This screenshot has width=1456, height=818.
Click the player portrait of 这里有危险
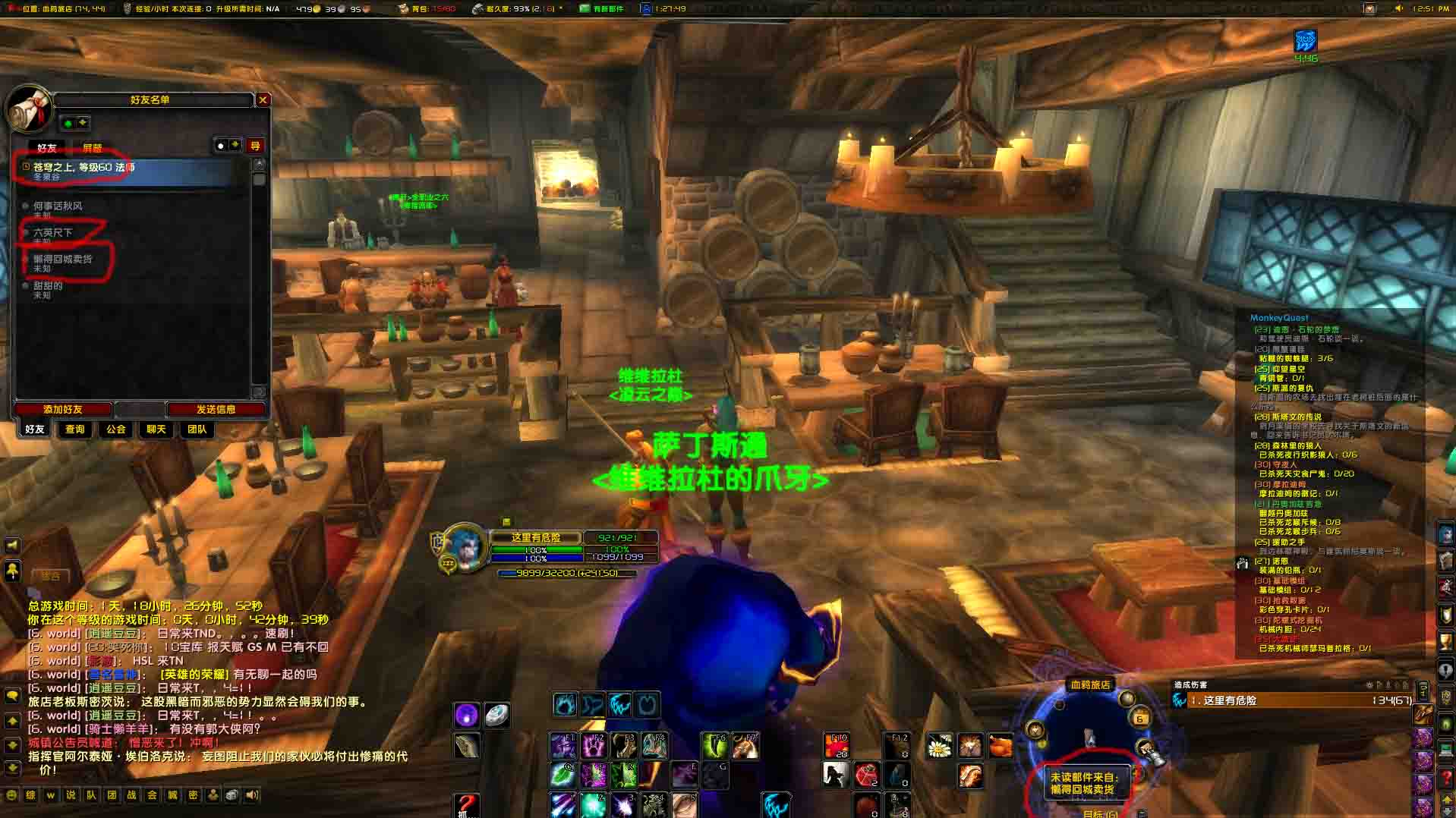tap(463, 545)
